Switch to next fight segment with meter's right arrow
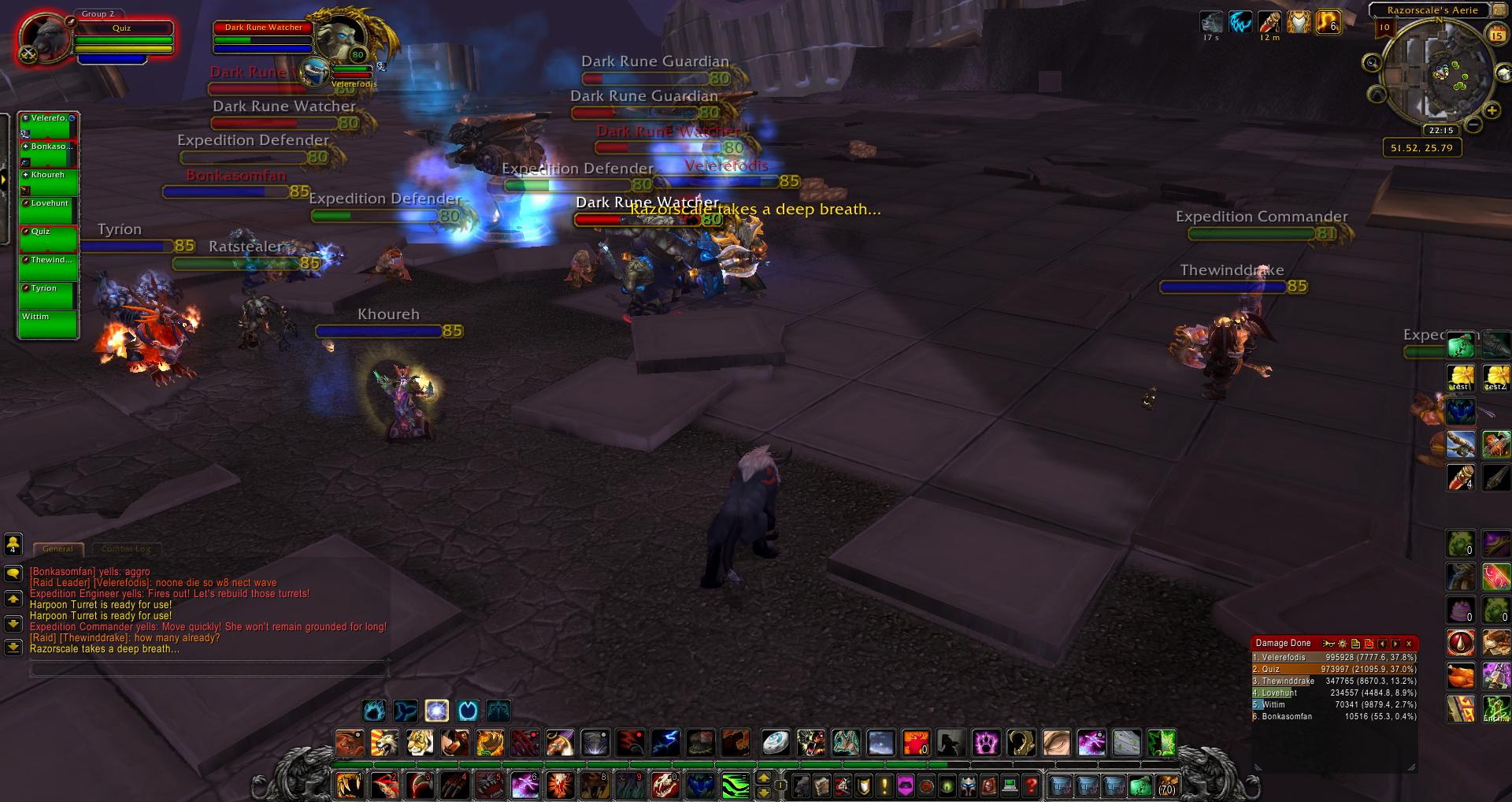The width and height of the screenshot is (1512, 802). click(x=1395, y=644)
